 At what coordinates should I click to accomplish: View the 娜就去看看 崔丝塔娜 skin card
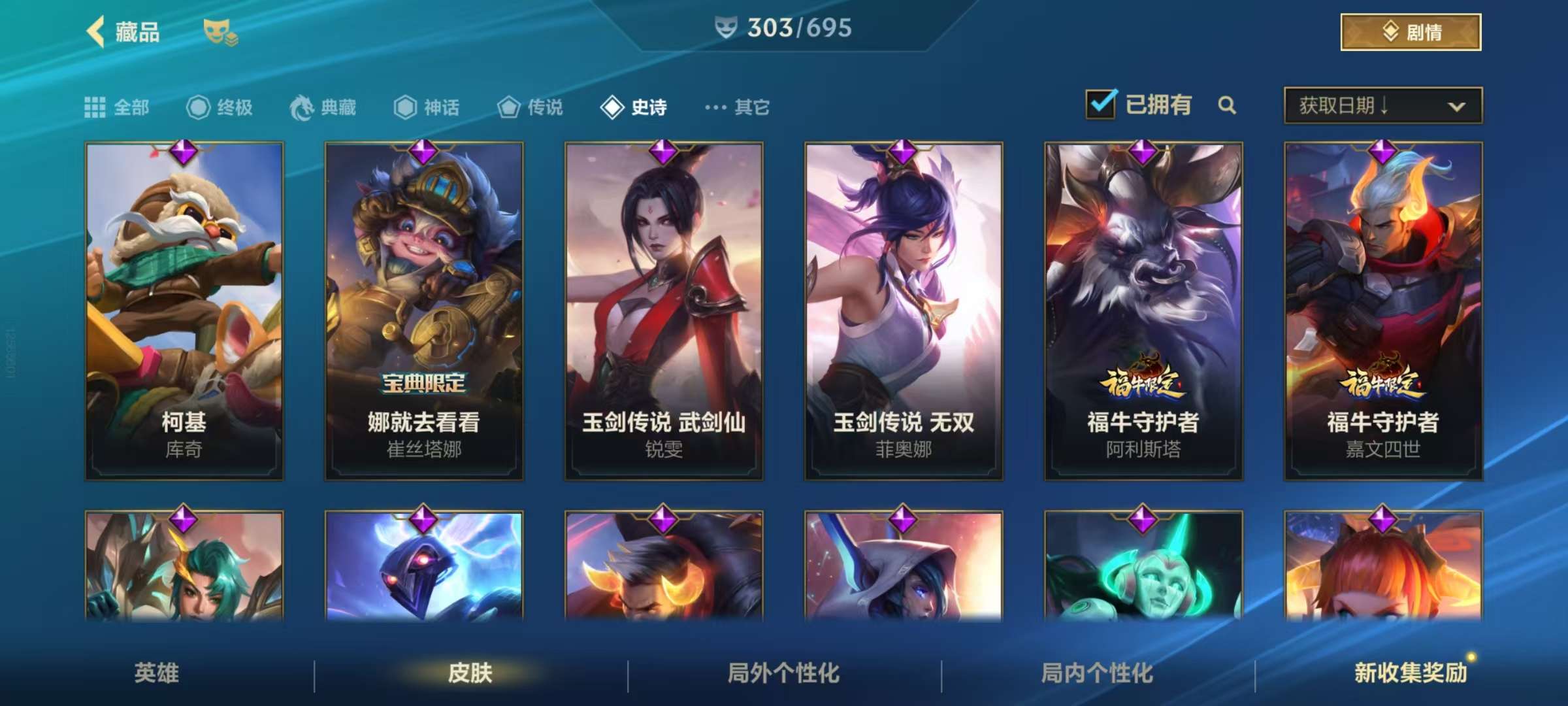424,311
